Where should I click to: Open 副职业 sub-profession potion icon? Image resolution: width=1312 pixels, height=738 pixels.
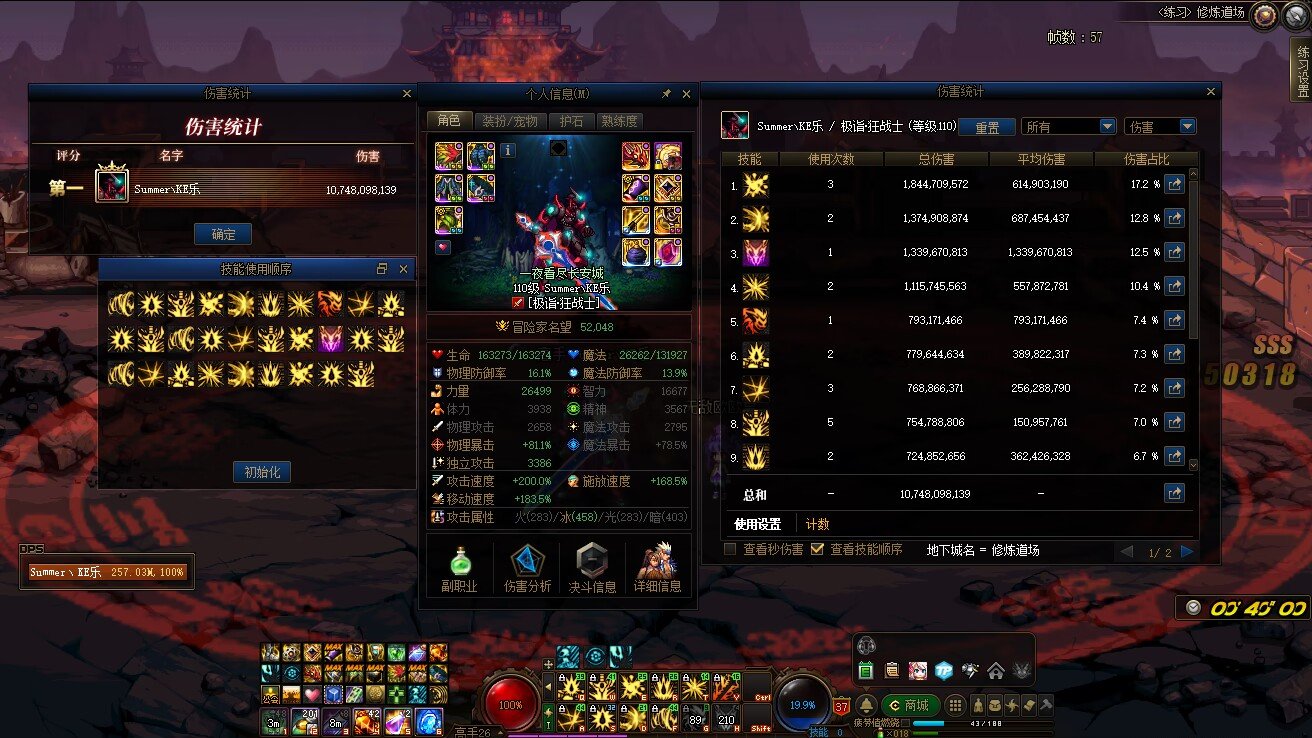tap(459, 568)
